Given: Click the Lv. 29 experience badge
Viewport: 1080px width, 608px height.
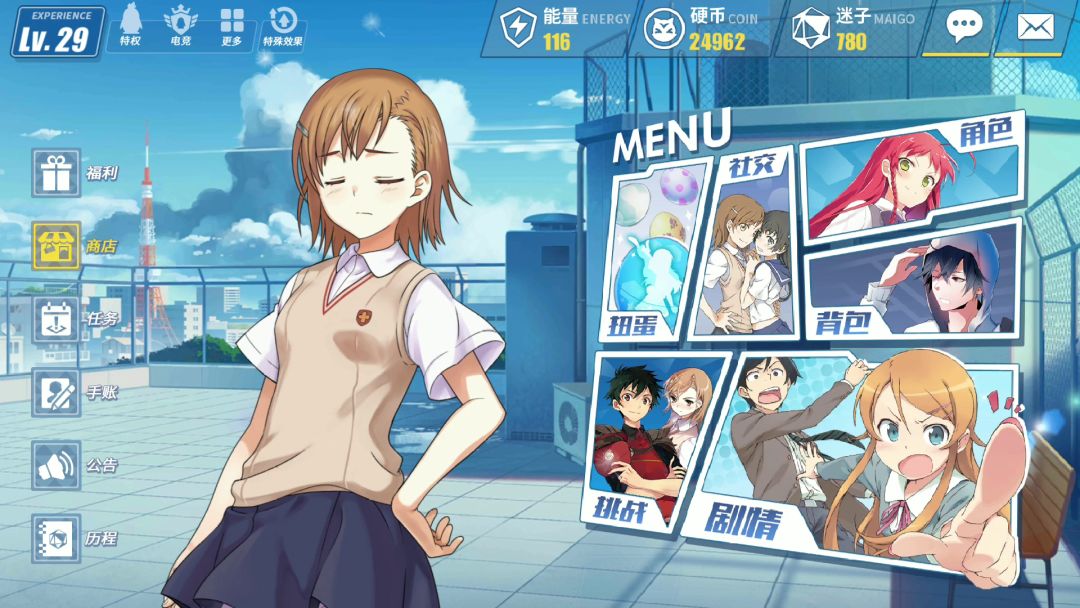Looking at the screenshot, I should (57, 33).
